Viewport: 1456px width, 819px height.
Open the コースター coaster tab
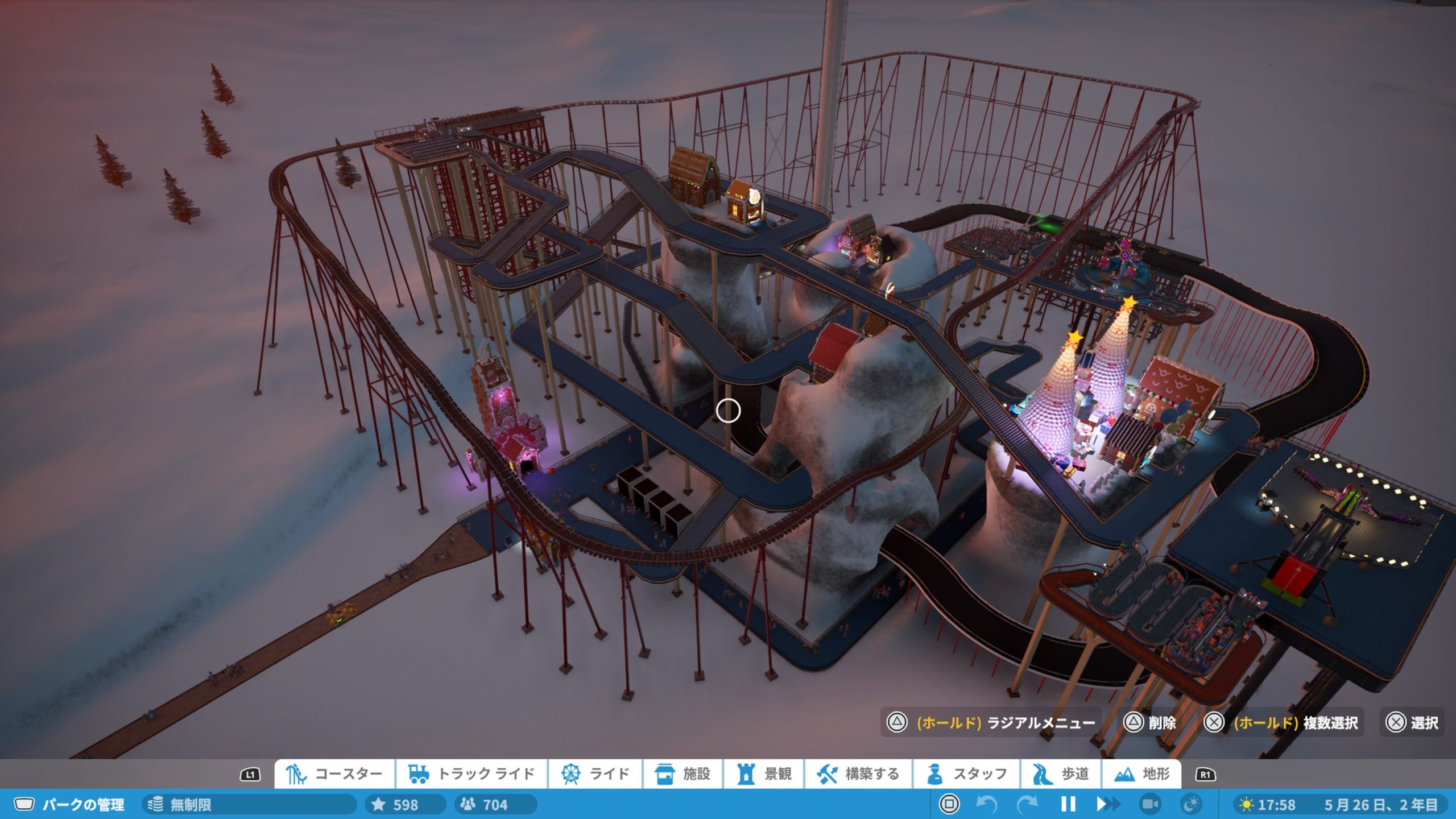334,774
